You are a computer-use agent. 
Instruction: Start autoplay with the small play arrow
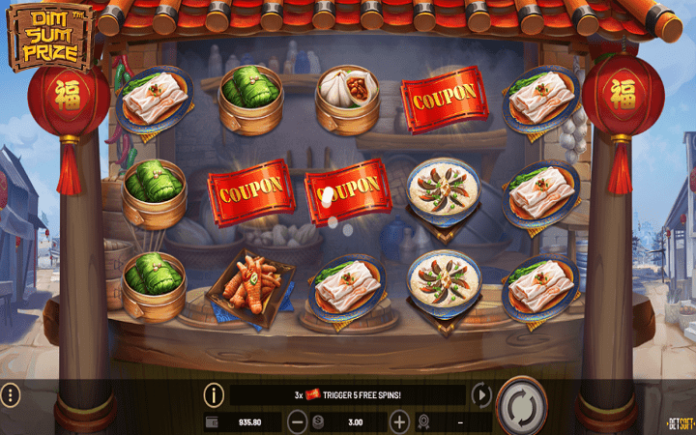pos(482,395)
